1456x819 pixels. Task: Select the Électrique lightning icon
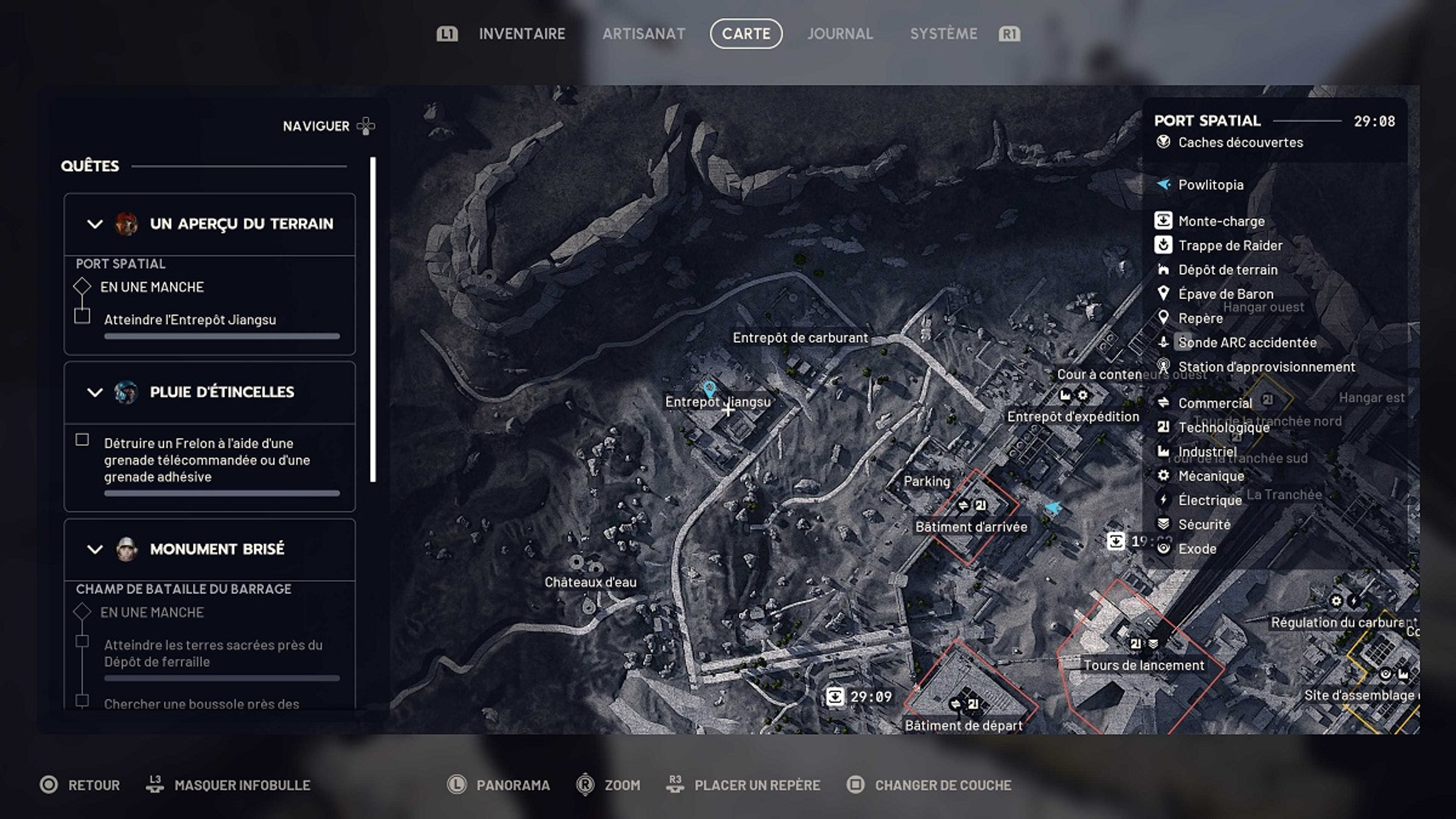(x=1163, y=500)
